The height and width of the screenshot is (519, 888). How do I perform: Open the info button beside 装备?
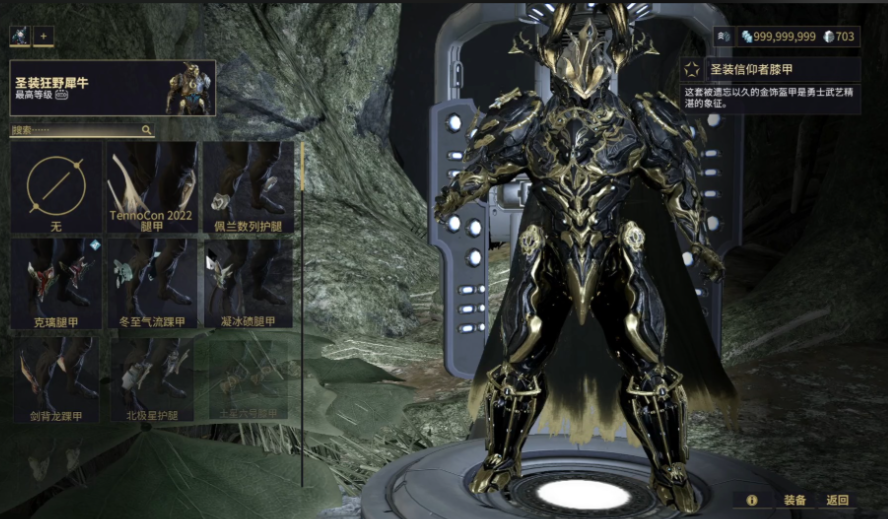(751, 500)
